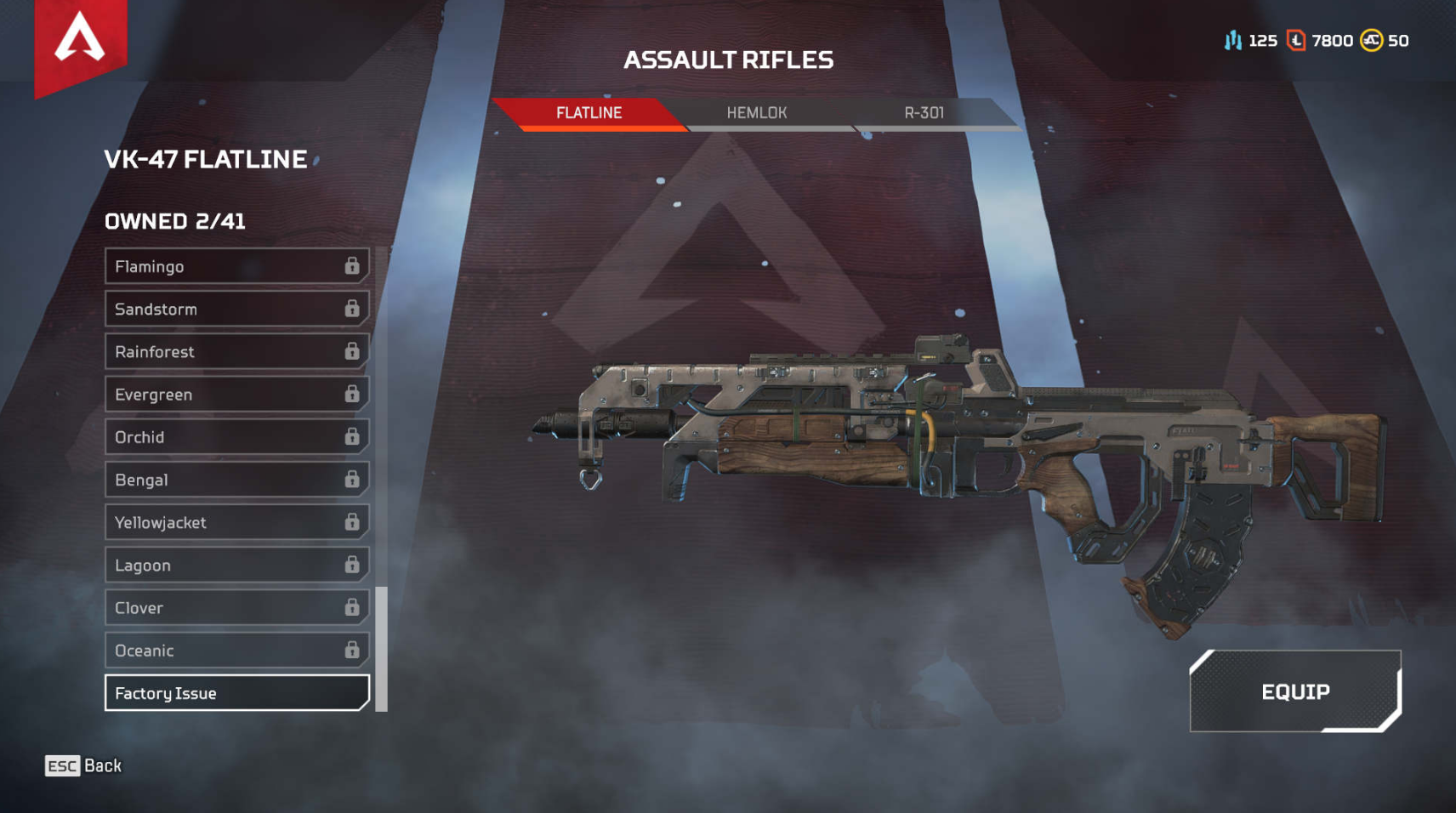1456x813 pixels.
Task: Pick the Clover skin
Action: point(236,607)
